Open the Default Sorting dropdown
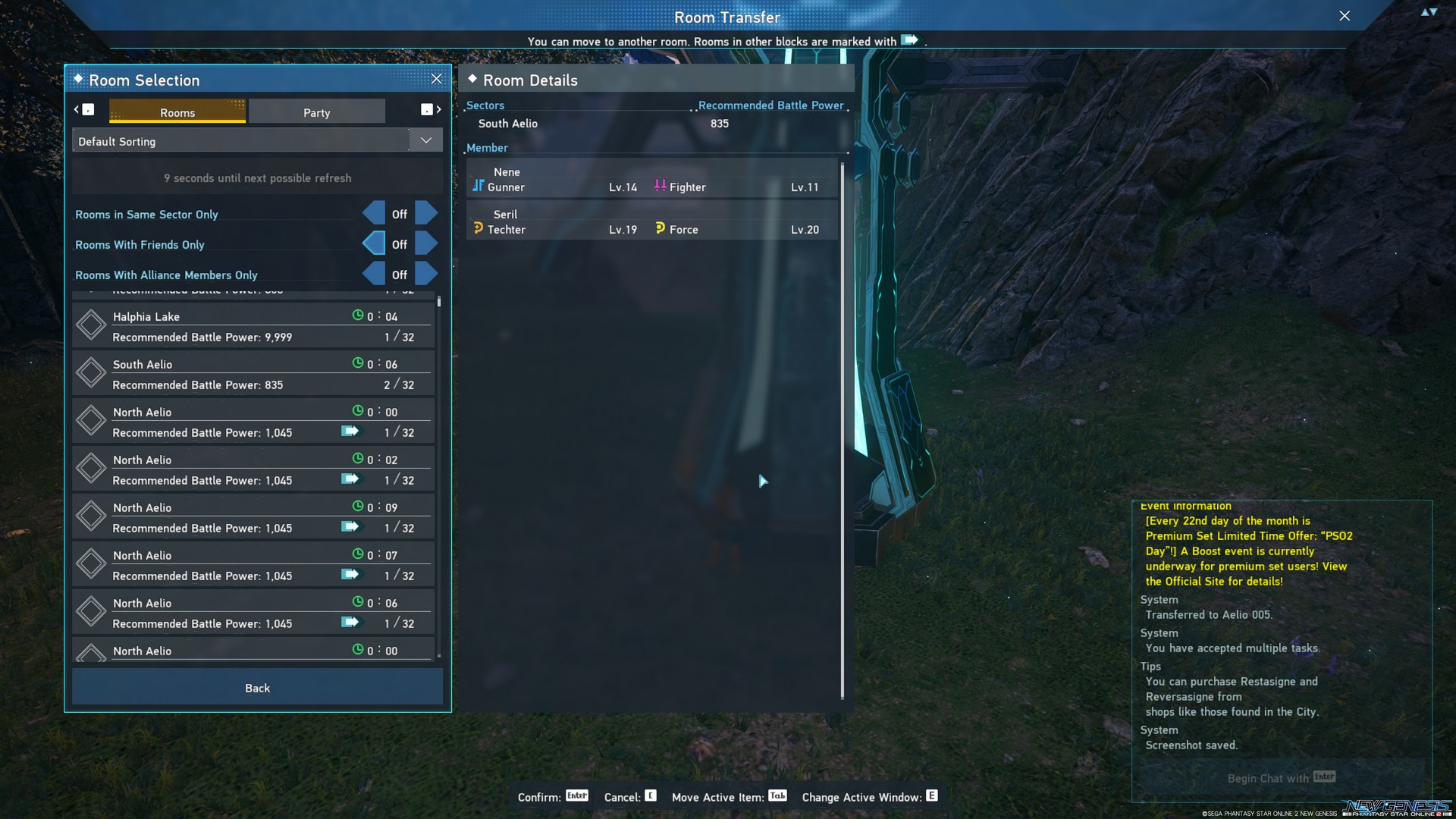The width and height of the screenshot is (1456, 819). click(425, 140)
